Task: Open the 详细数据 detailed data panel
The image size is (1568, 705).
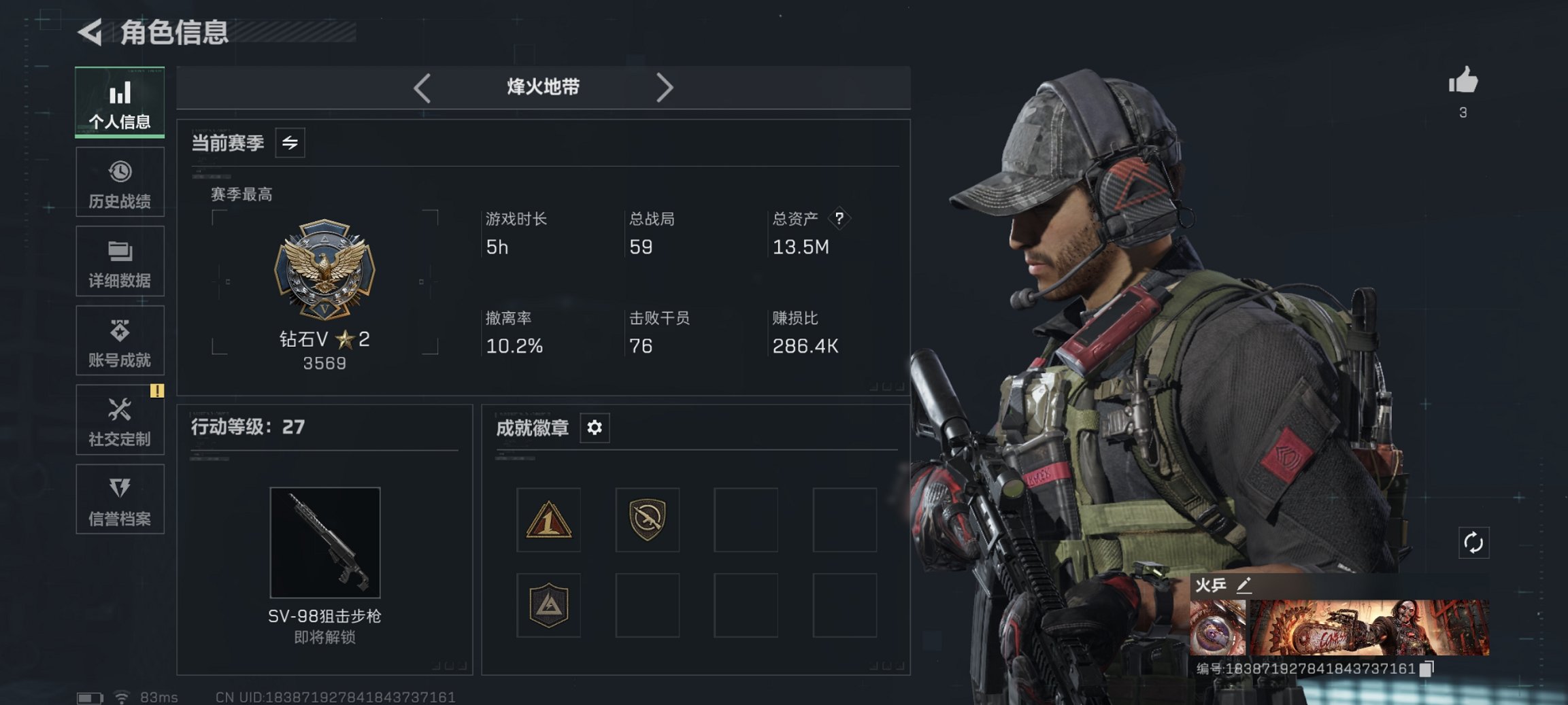Action: point(120,261)
